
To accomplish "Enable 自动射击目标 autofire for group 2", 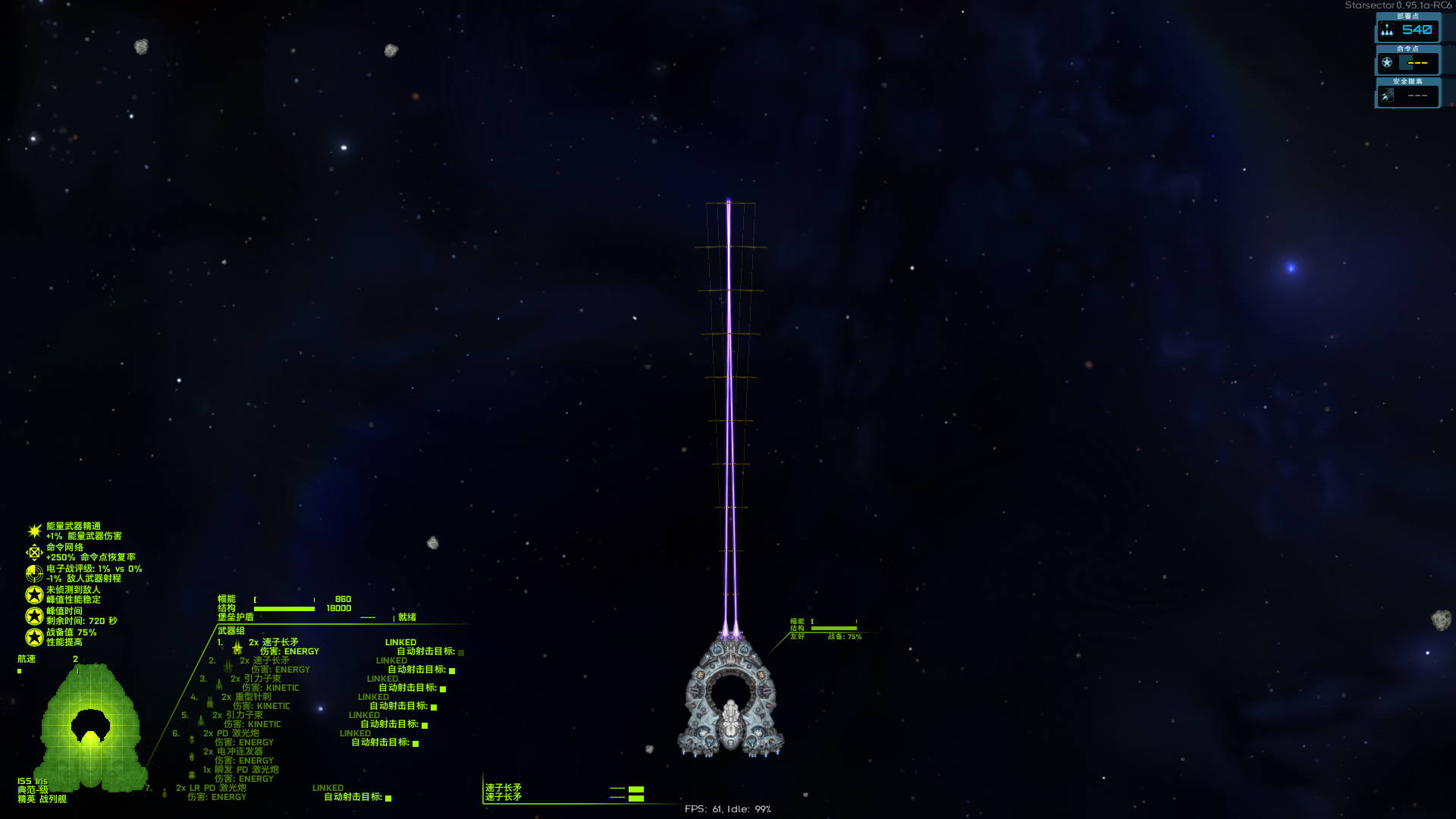I will 452,671.
